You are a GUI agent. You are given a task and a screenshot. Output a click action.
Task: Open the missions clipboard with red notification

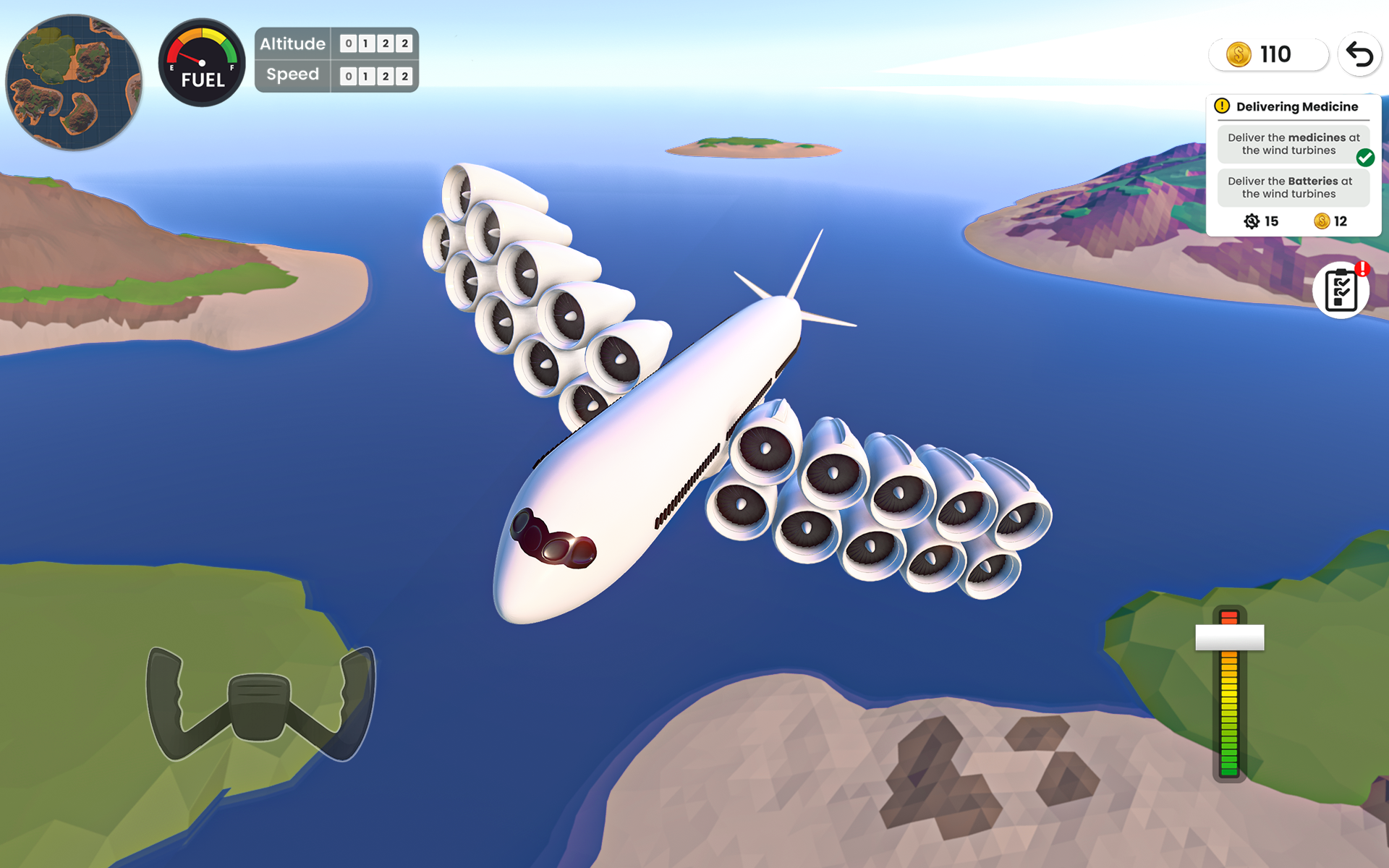coord(1341,288)
